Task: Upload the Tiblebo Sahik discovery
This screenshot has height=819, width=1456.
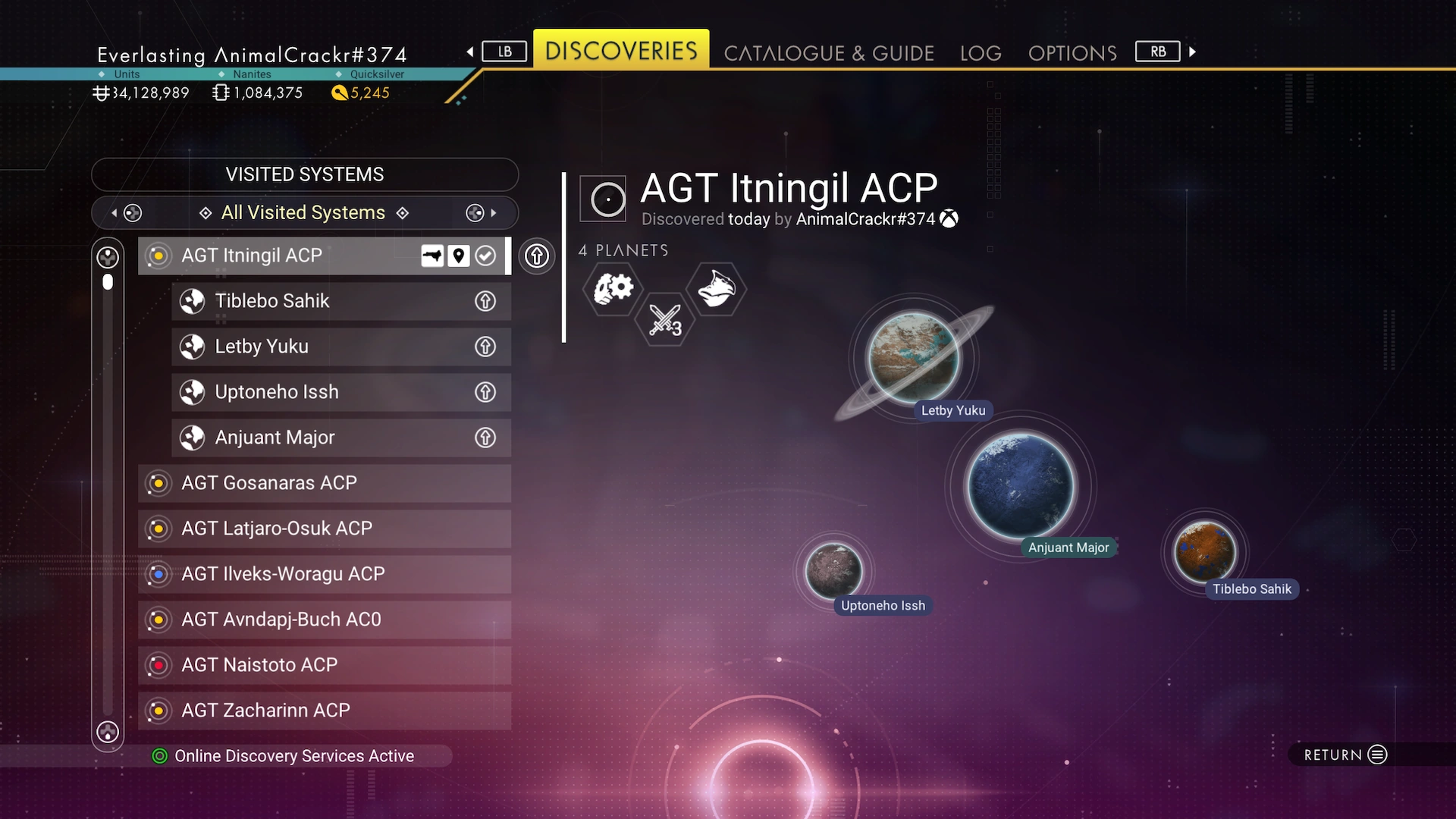Action: (485, 301)
